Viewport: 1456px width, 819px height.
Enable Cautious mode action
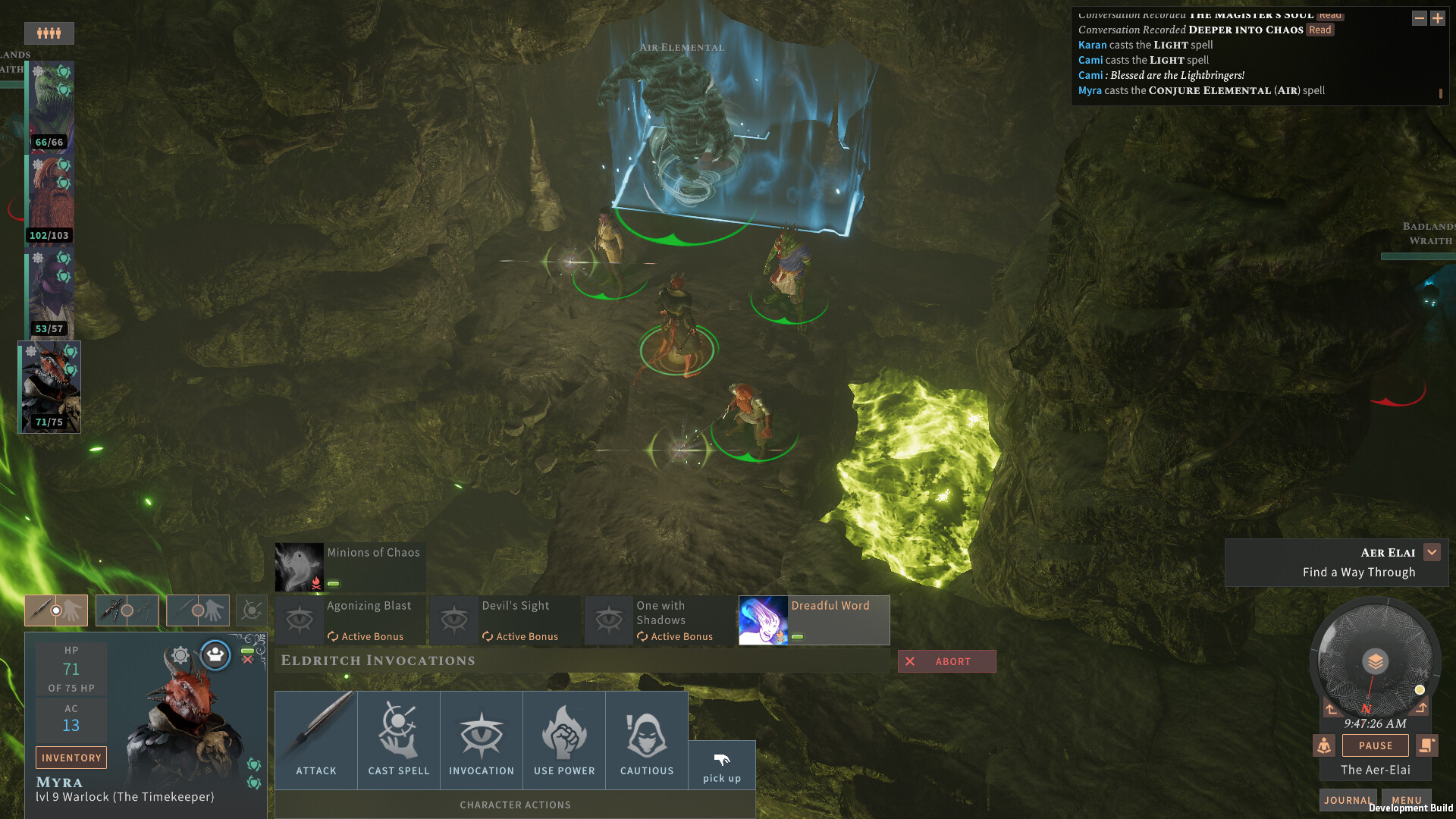[x=647, y=739]
